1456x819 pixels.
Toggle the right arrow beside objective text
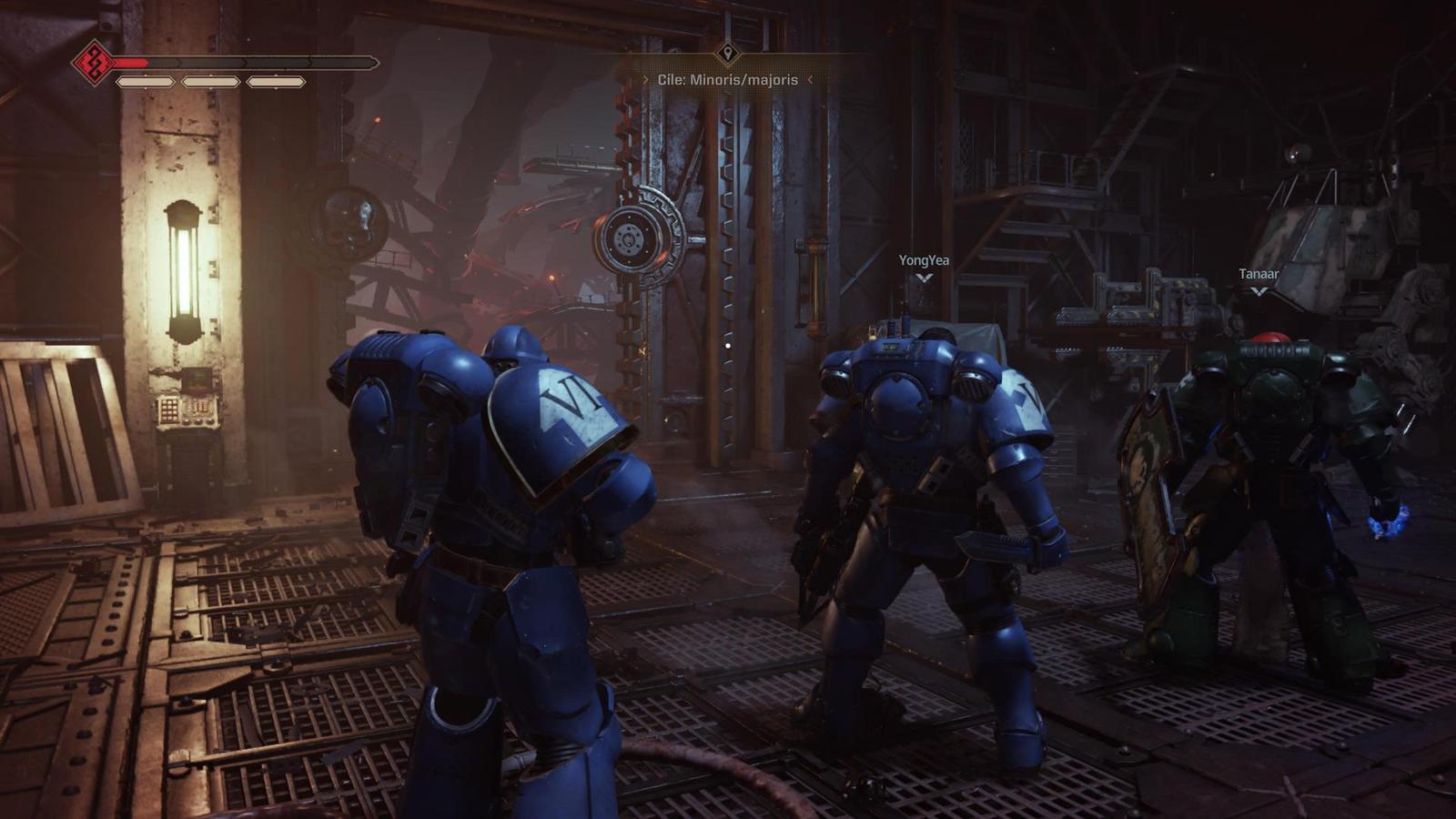810,79
